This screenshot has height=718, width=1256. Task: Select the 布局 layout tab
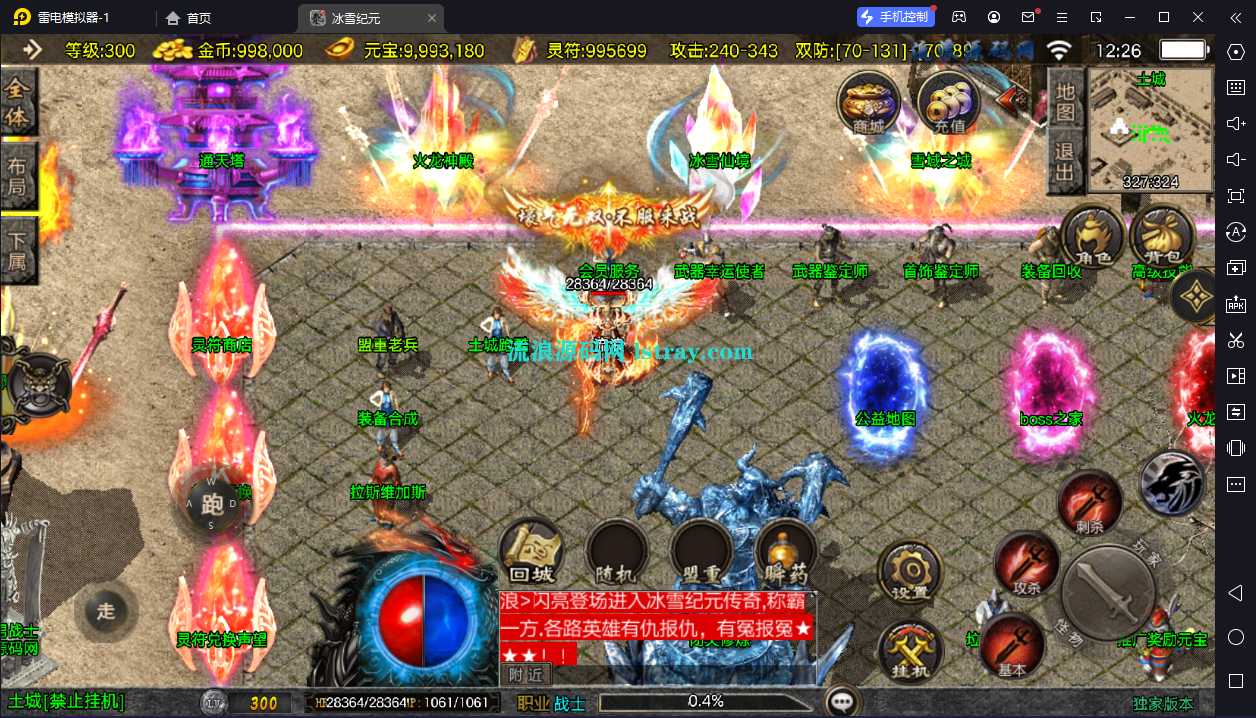[18, 176]
